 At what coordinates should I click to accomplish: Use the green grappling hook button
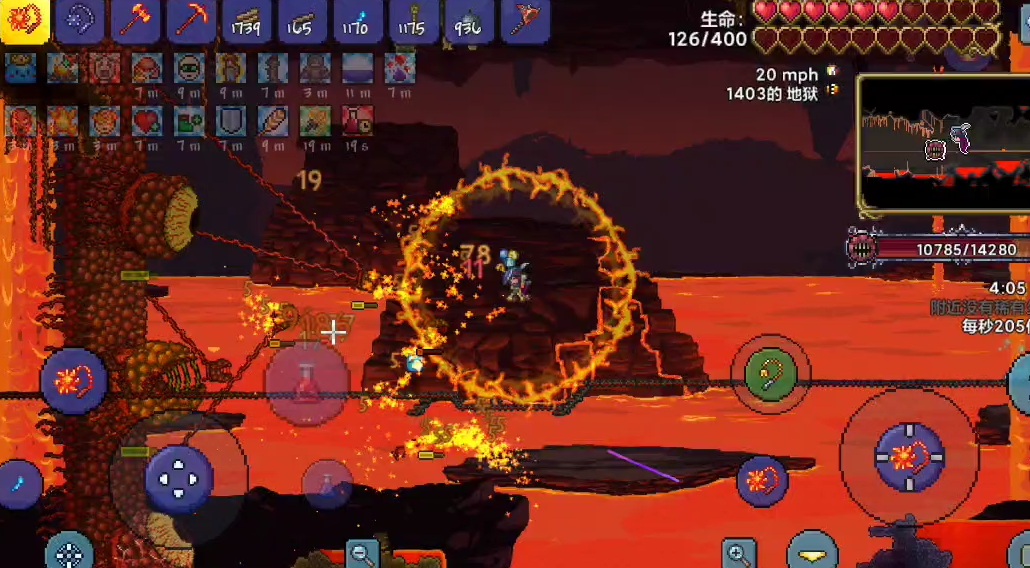click(x=770, y=375)
